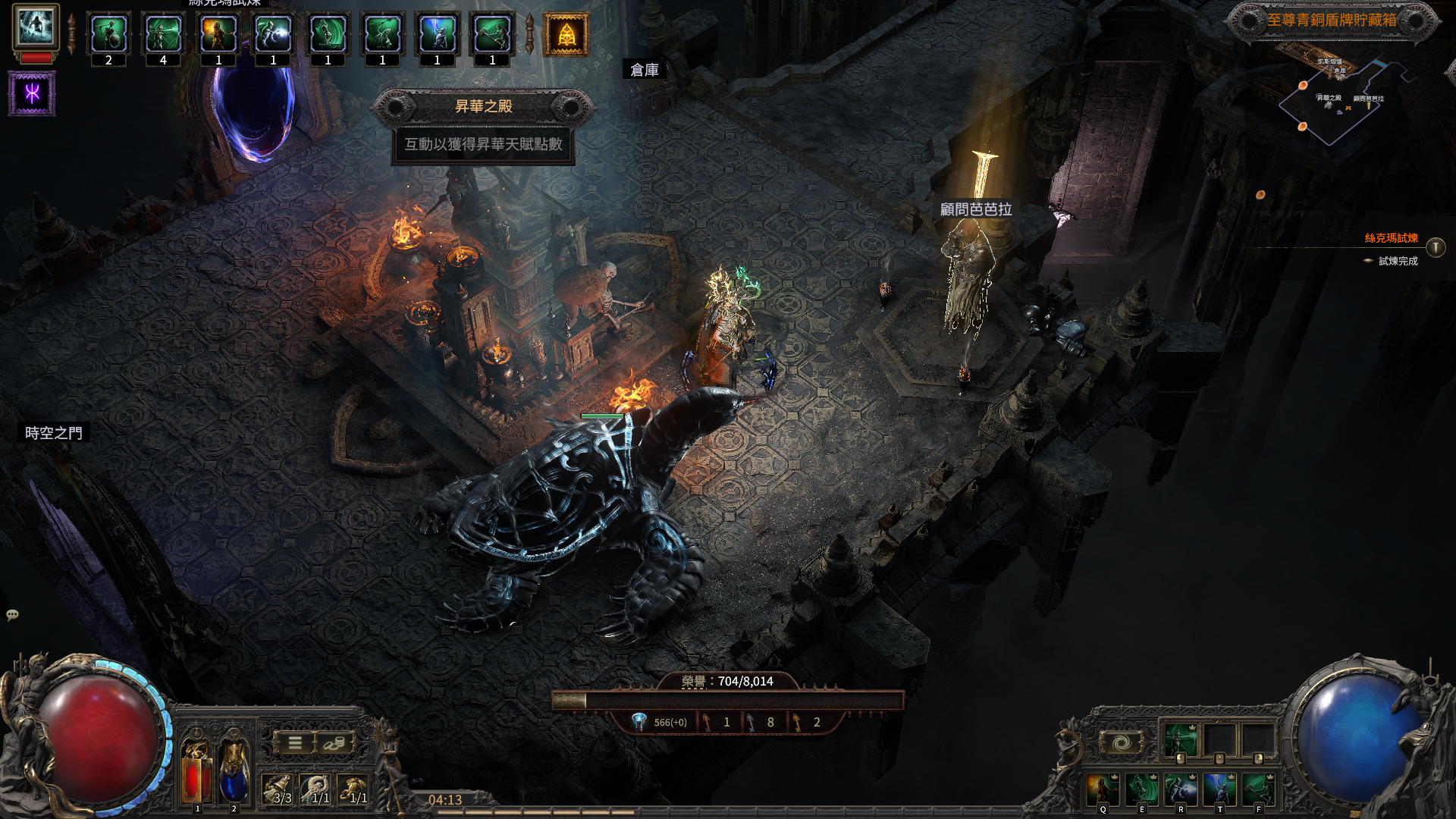Activate the lightning skeleton skill on T
1456x819 pixels.
coord(1219,790)
